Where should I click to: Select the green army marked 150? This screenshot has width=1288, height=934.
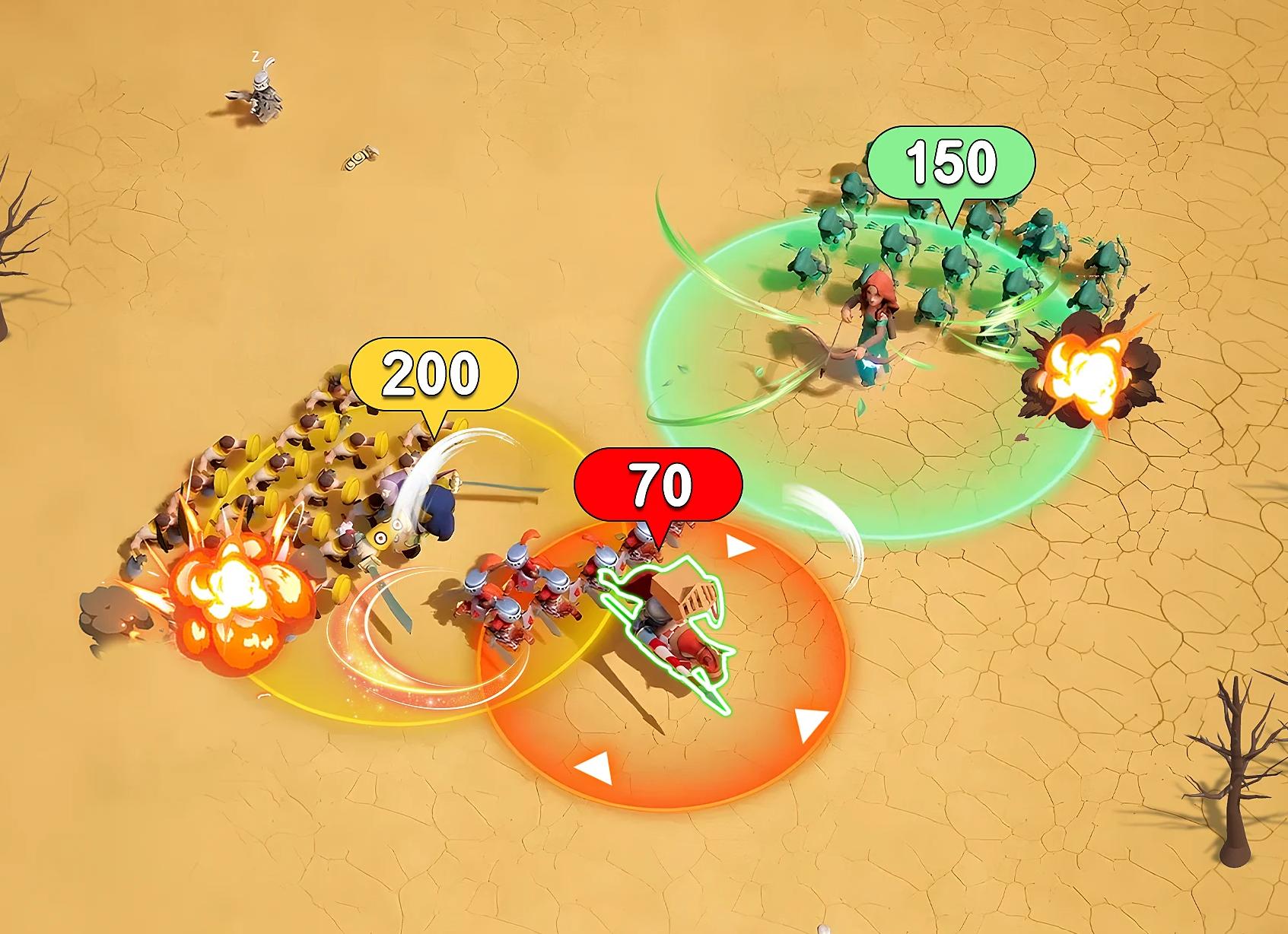pos(951,162)
